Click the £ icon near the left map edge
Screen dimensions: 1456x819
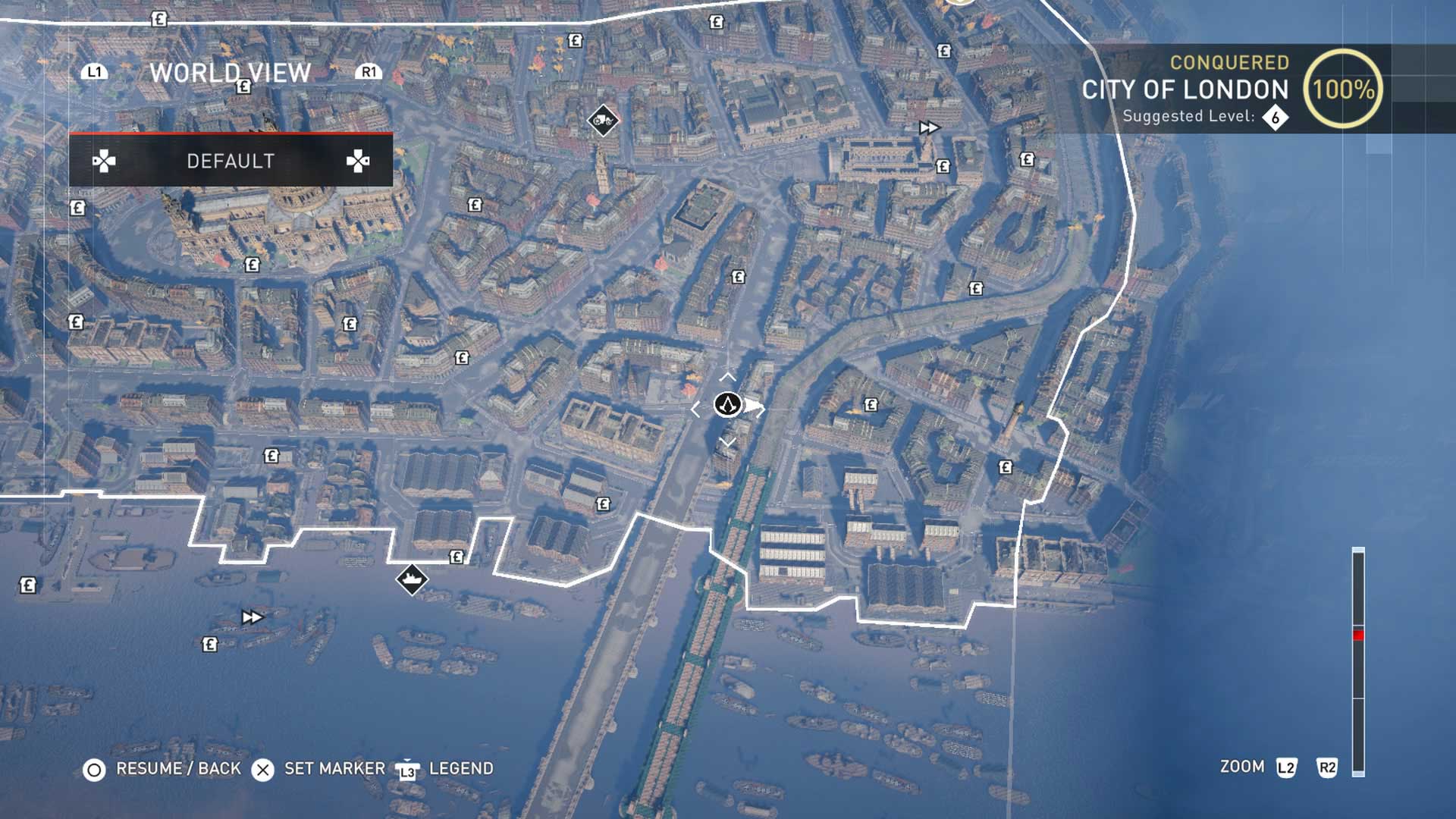point(28,585)
